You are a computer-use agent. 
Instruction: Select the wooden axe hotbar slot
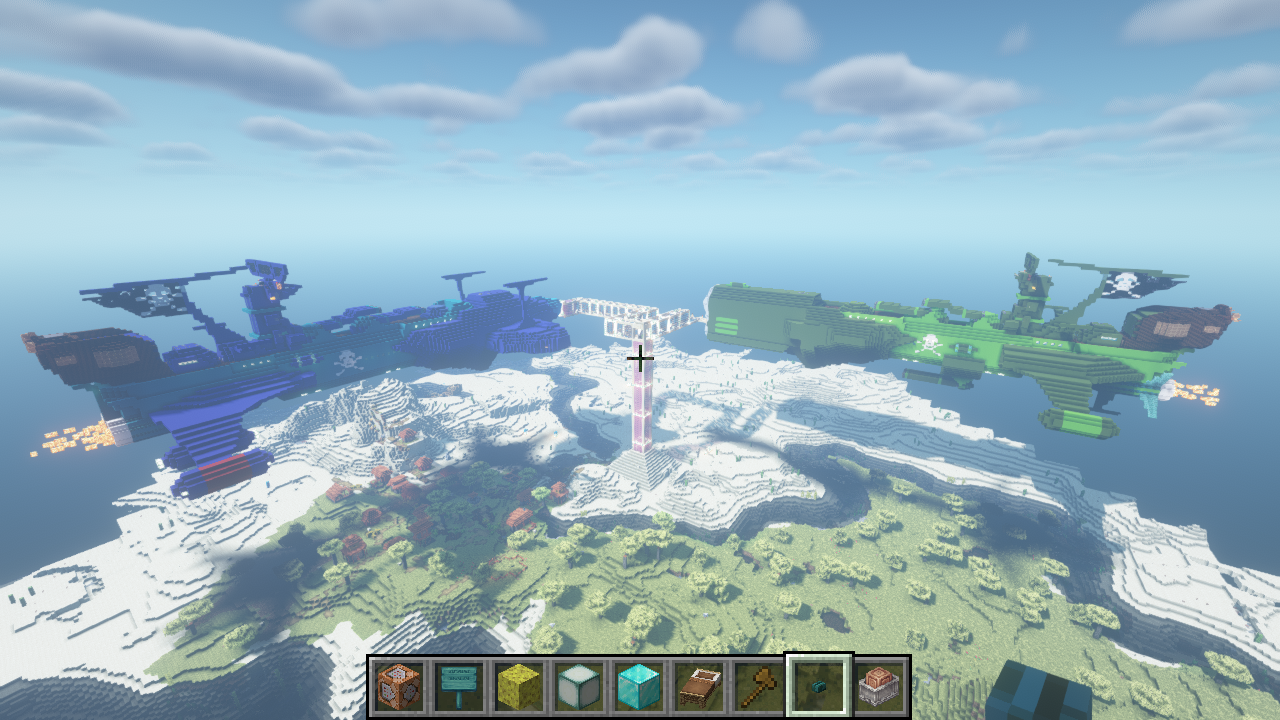coord(759,686)
